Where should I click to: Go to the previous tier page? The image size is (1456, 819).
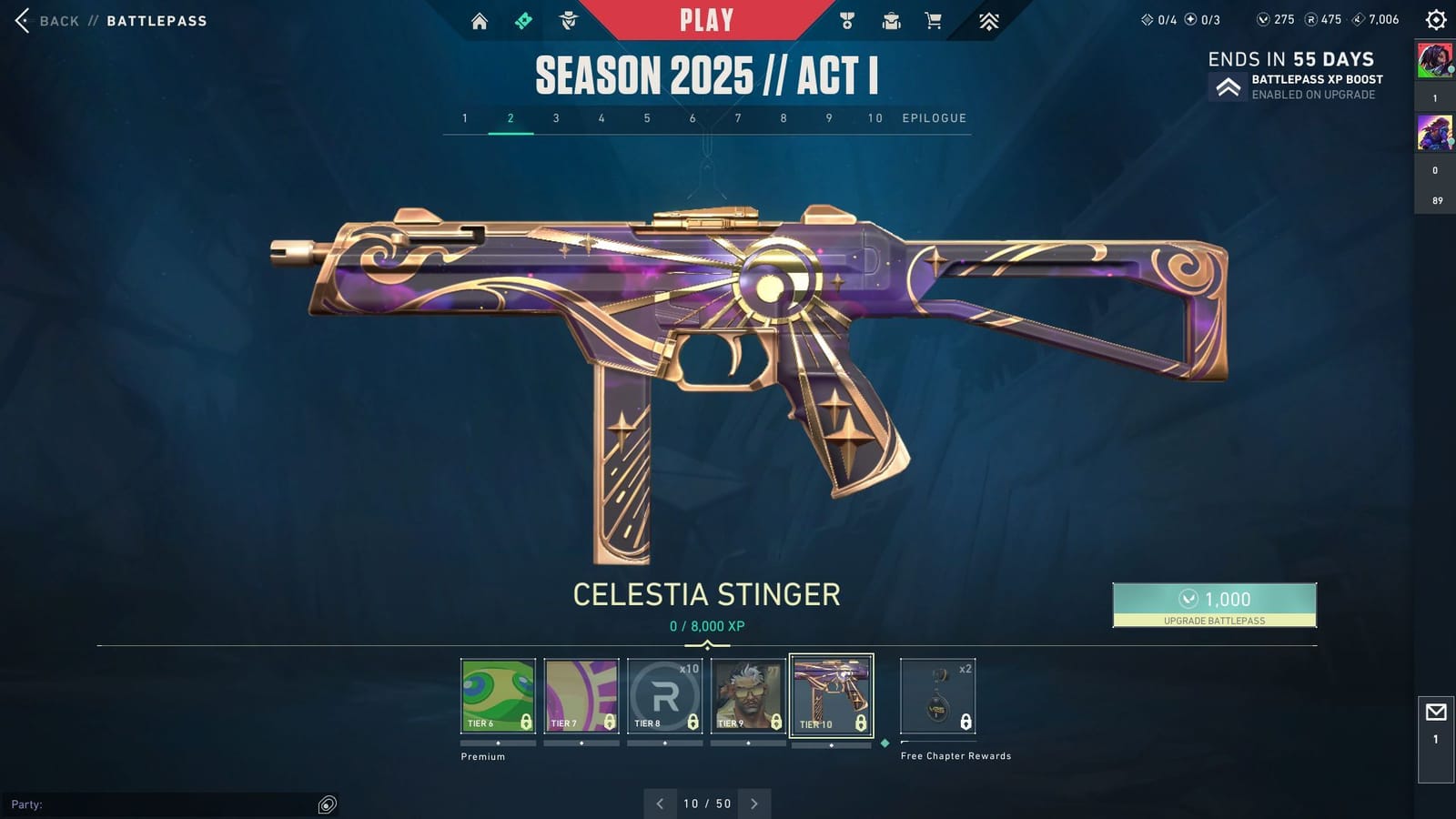(x=660, y=804)
